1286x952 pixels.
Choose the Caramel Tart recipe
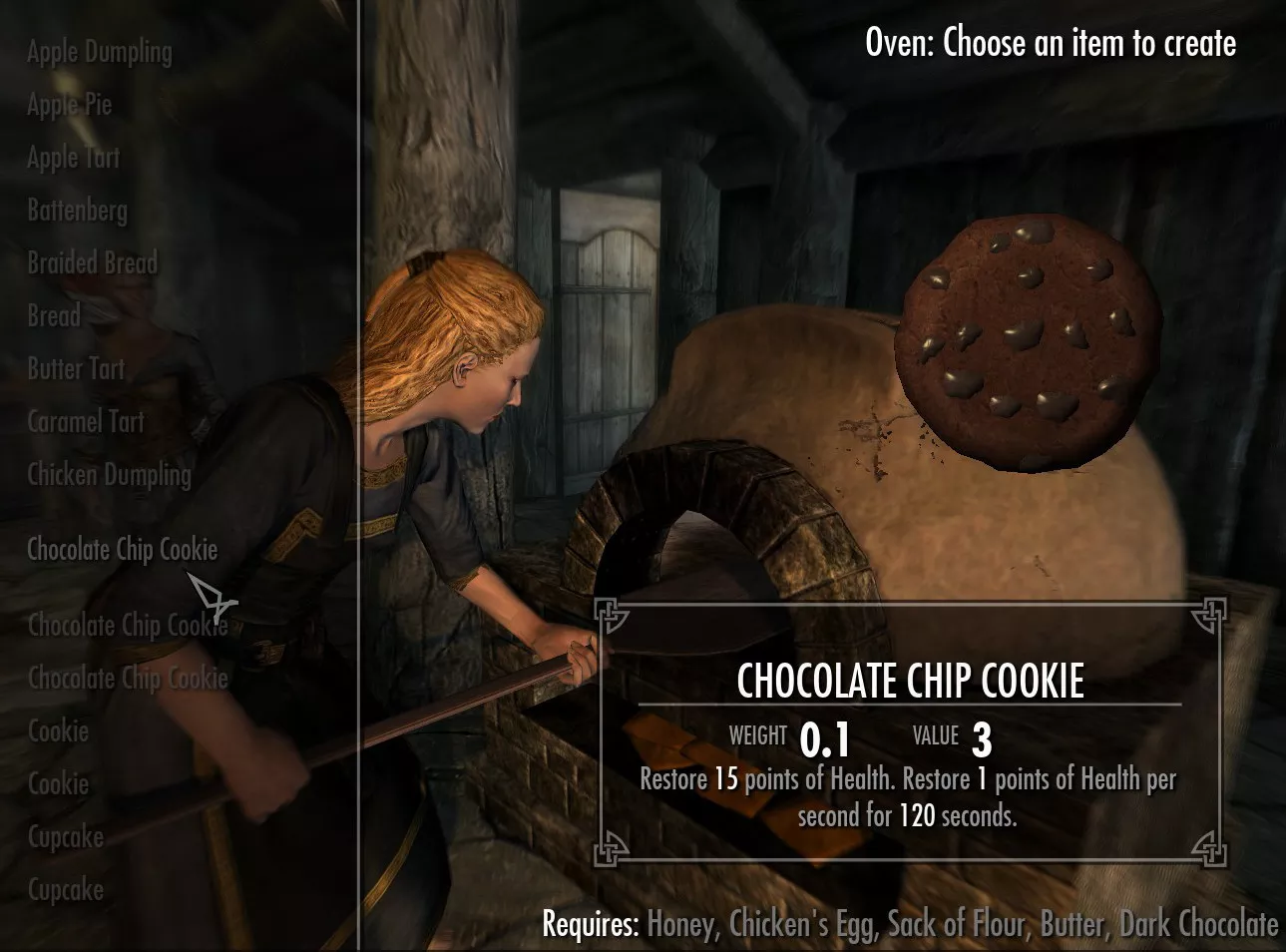(x=86, y=422)
